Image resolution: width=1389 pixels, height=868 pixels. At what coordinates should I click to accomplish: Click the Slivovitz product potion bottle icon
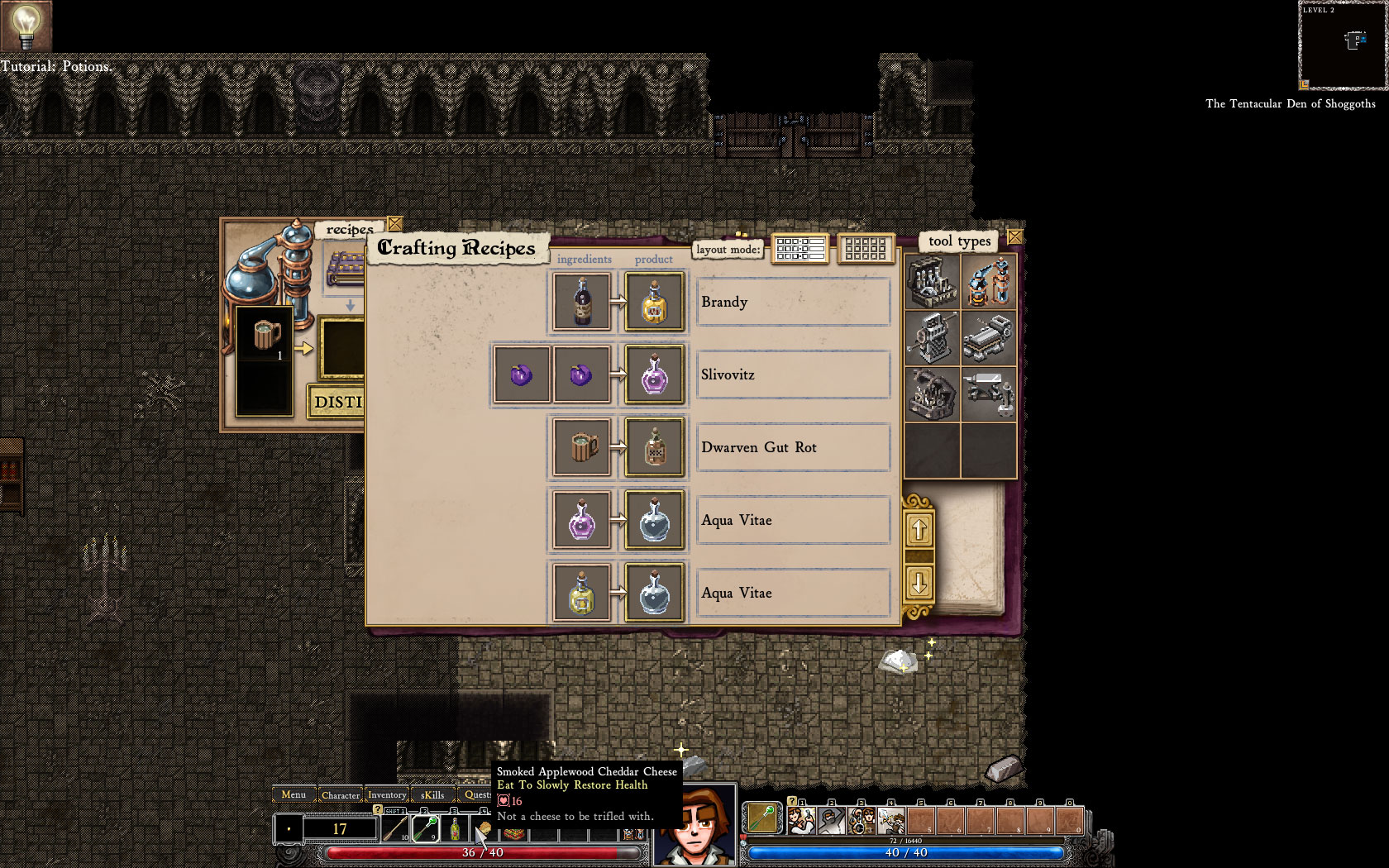pyautogui.click(x=654, y=374)
